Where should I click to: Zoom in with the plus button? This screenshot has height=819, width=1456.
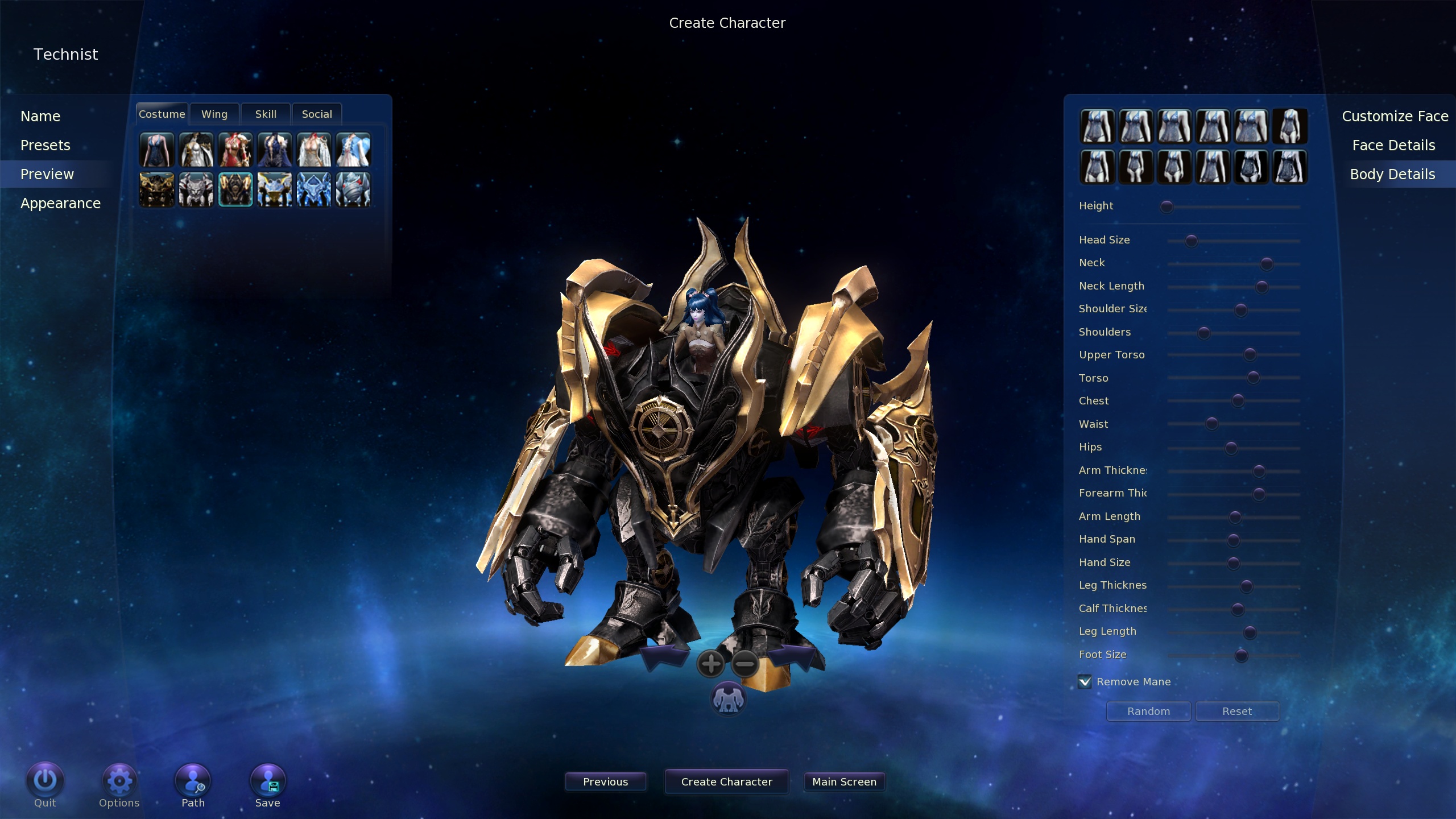711,664
